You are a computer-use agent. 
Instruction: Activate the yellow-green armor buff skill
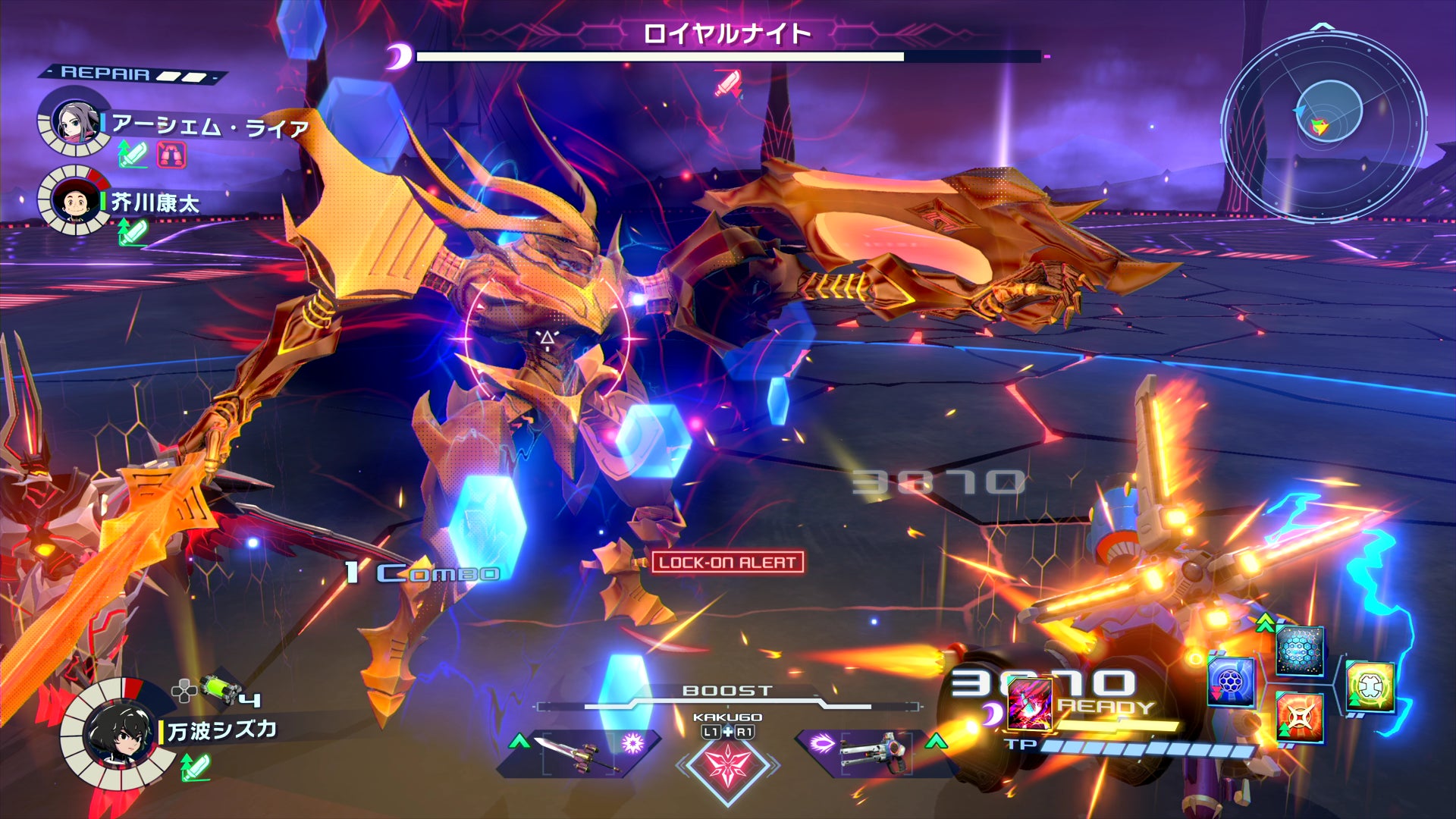1370,686
